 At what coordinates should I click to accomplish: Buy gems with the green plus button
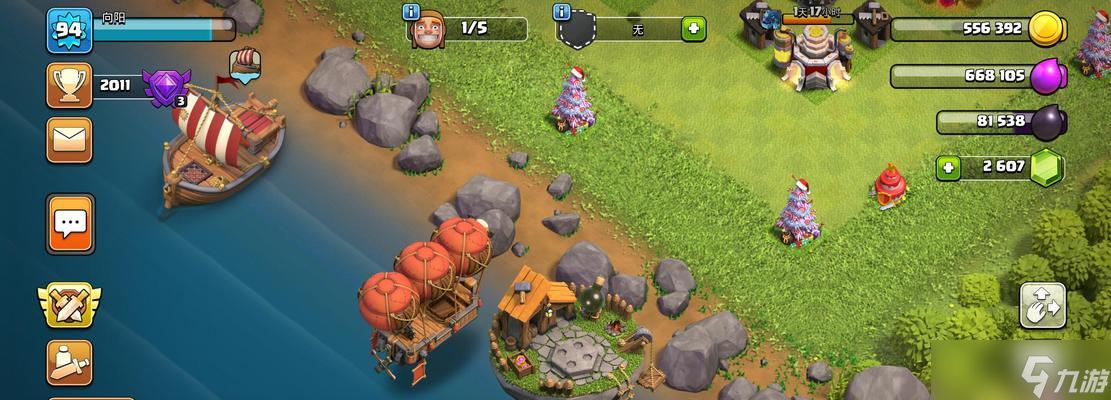(948, 167)
